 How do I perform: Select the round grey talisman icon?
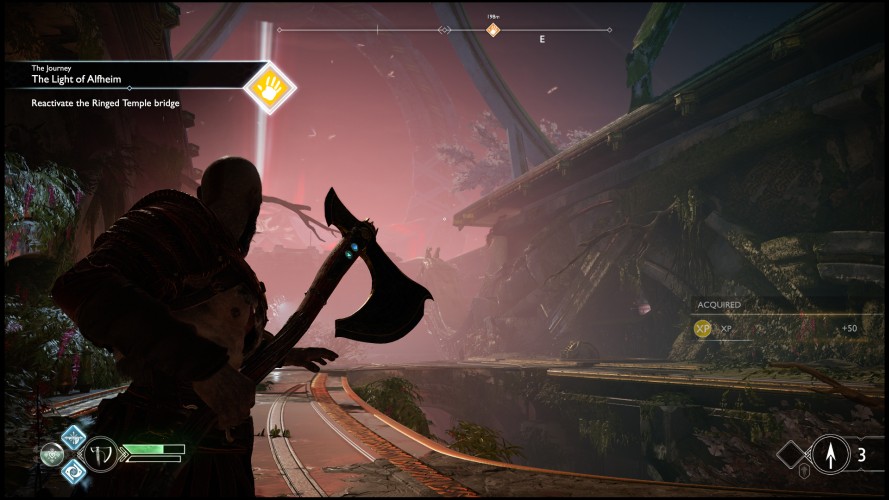click(51, 453)
